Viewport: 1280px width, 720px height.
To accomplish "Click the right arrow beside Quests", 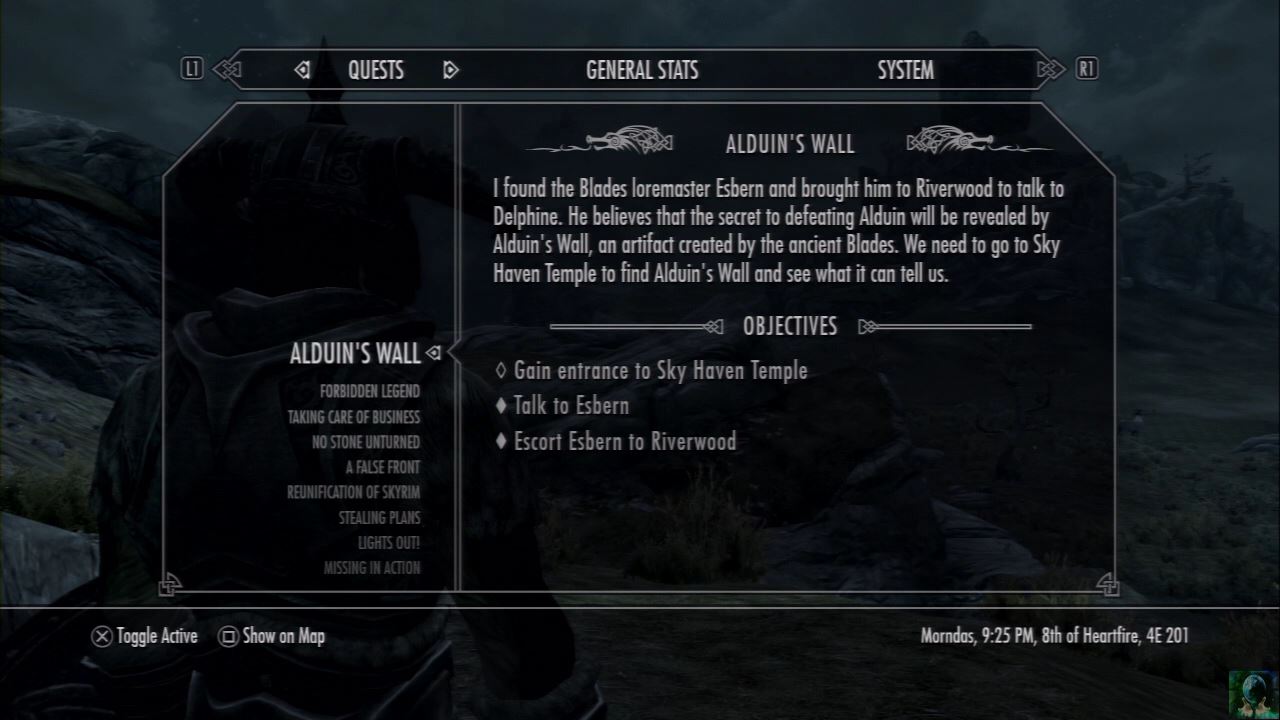I will (x=450, y=70).
